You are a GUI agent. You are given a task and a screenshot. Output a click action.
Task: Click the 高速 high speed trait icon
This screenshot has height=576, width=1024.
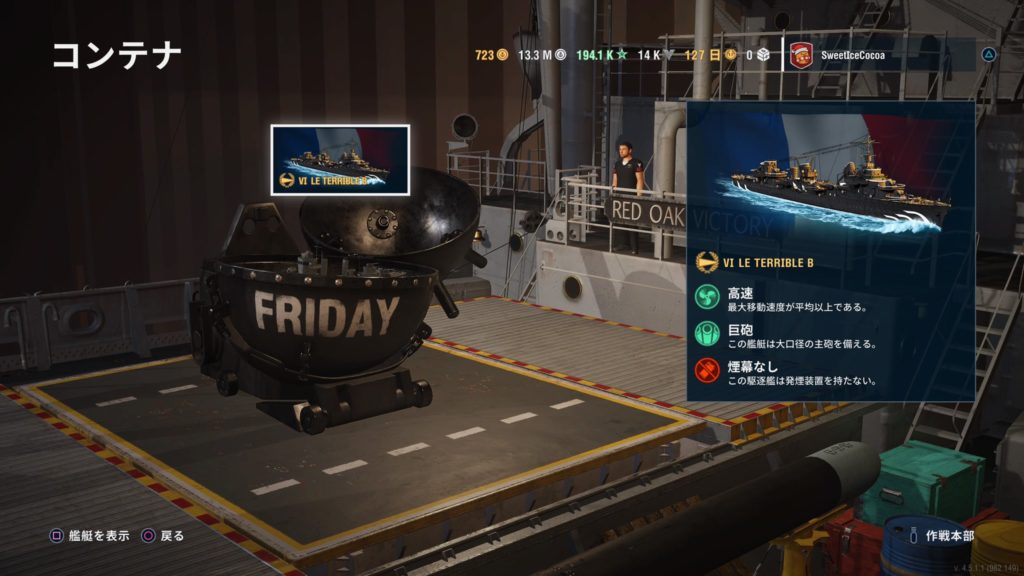(x=709, y=299)
